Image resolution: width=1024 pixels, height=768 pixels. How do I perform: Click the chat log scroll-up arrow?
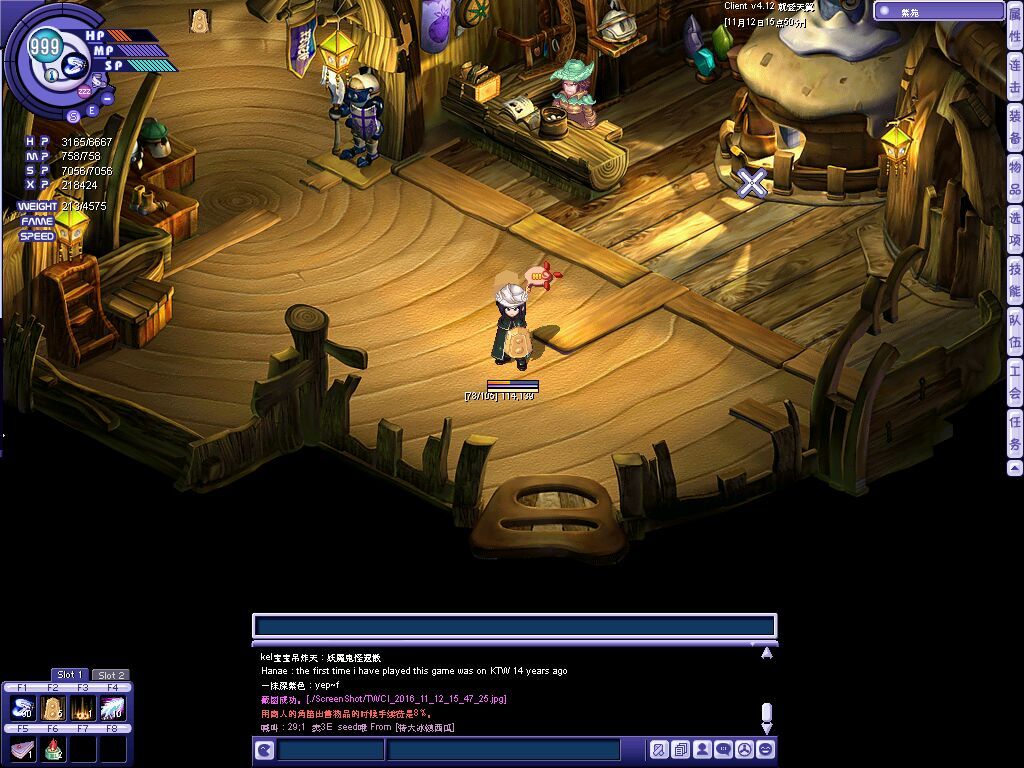tap(766, 653)
